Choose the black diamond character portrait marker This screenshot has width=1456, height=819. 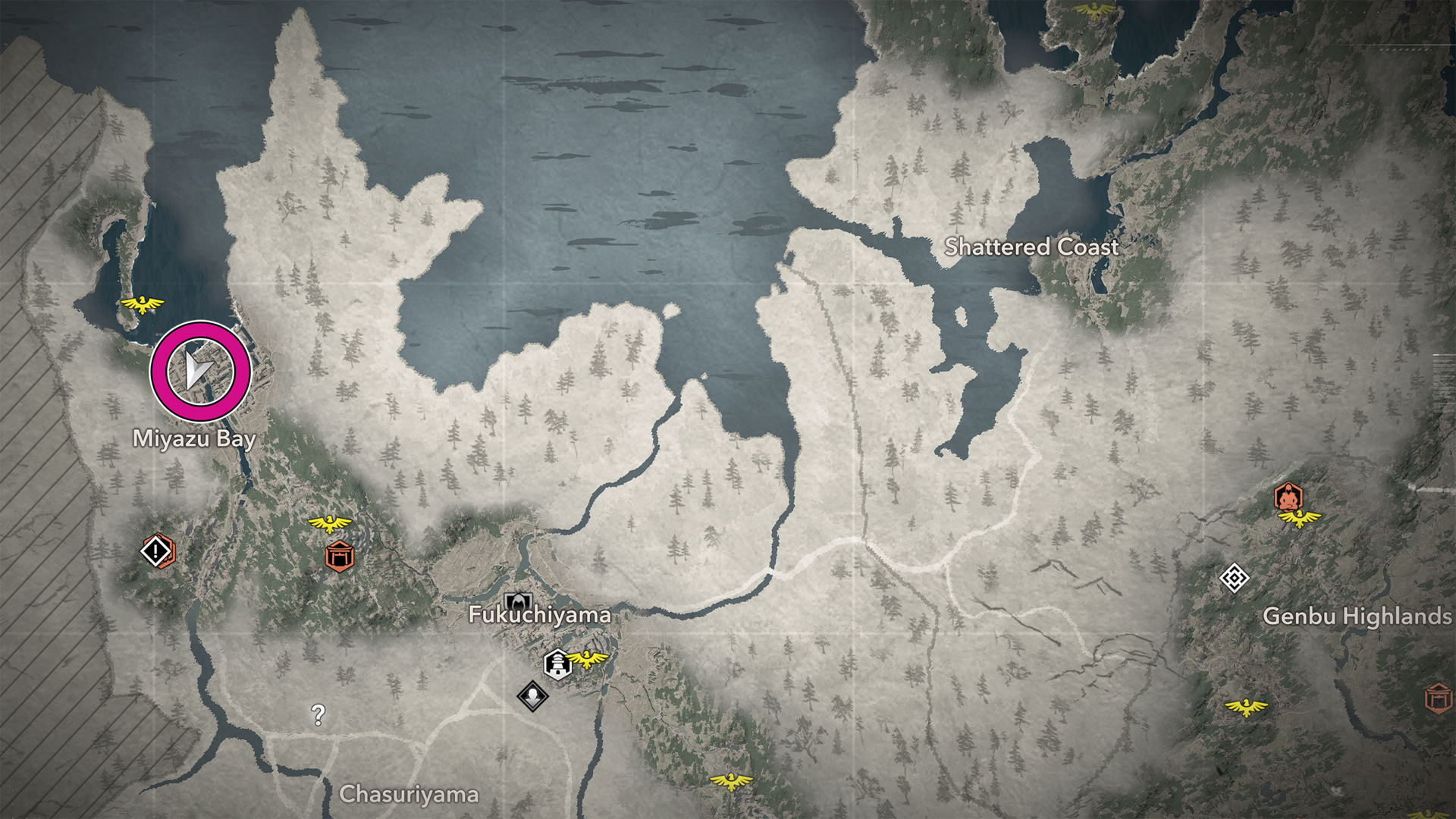532,695
